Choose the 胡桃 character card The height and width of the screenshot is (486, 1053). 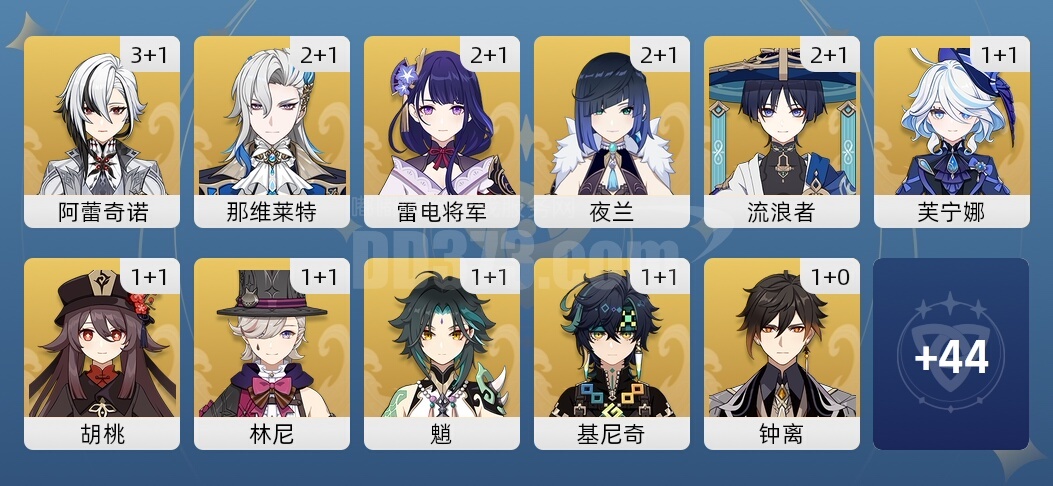(102, 354)
